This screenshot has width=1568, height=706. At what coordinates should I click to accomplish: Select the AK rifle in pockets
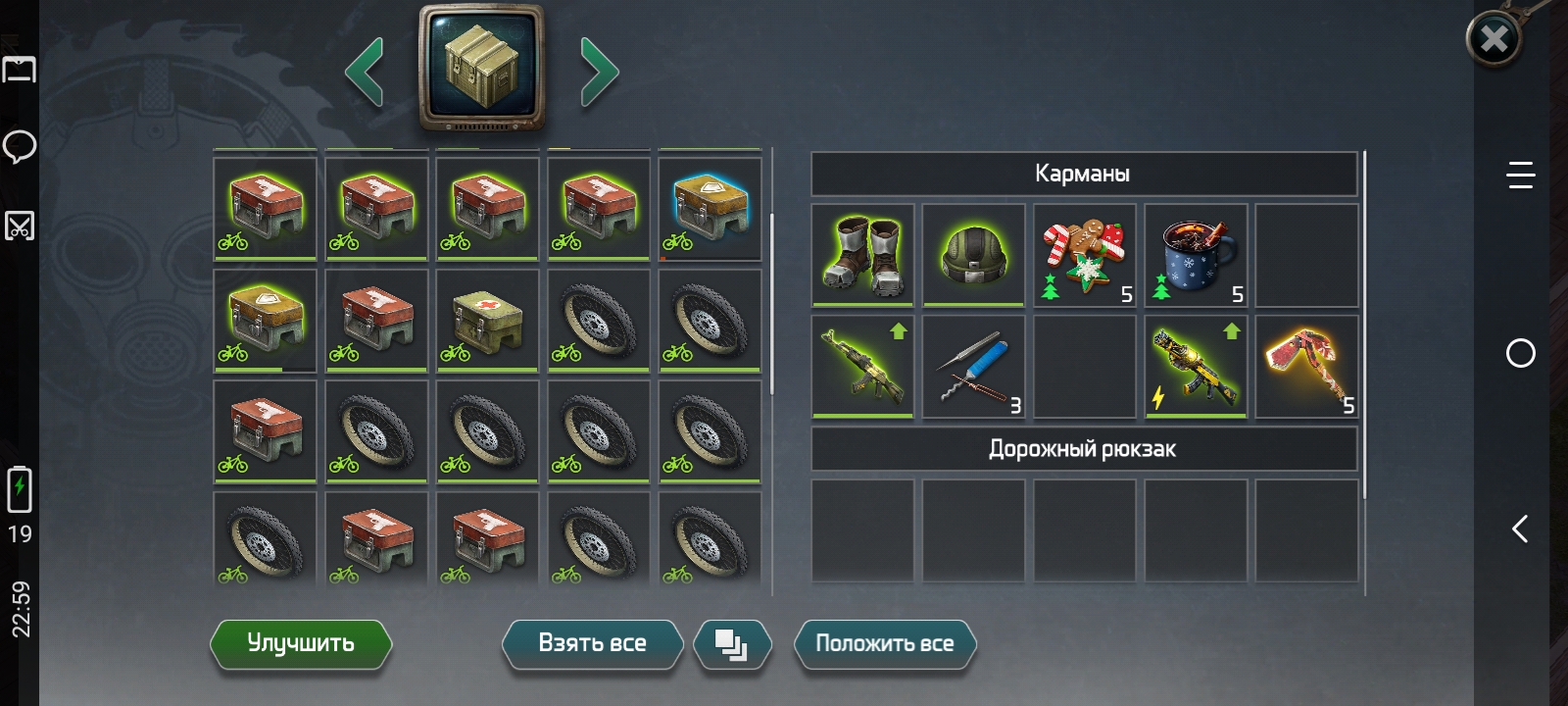(863, 367)
